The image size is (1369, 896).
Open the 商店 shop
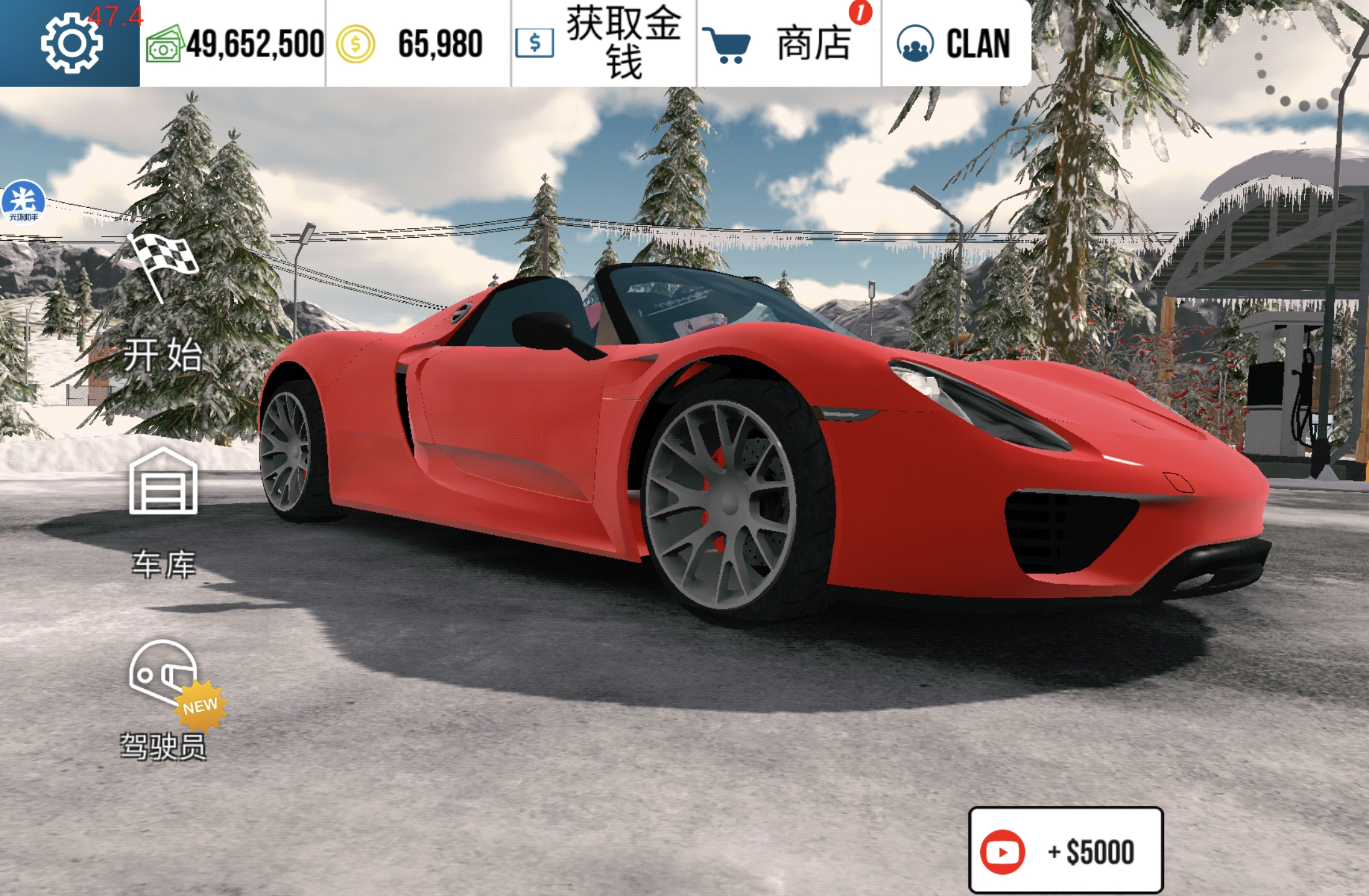[788, 44]
